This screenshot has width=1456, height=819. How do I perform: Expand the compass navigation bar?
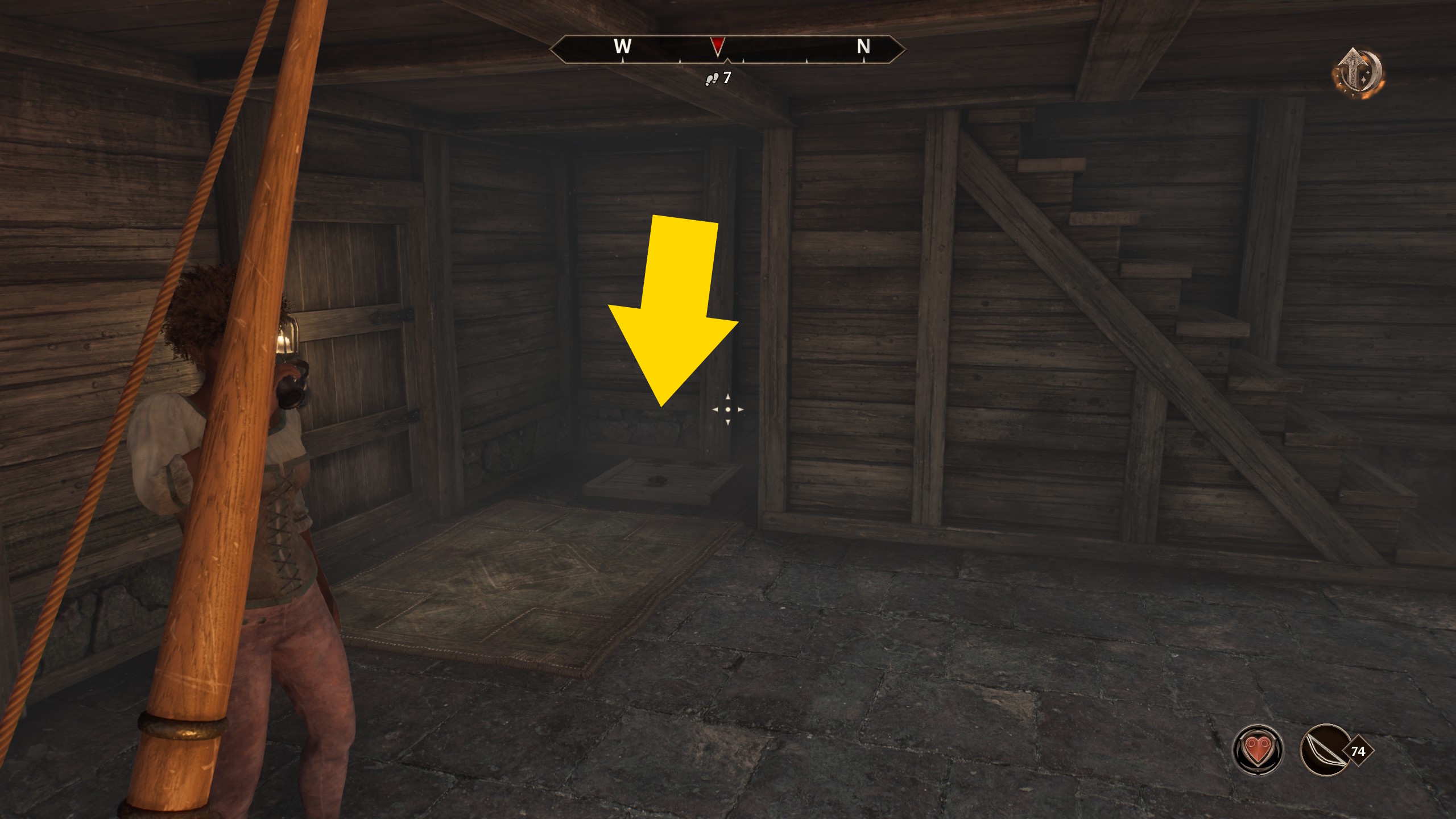click(728, 49)
